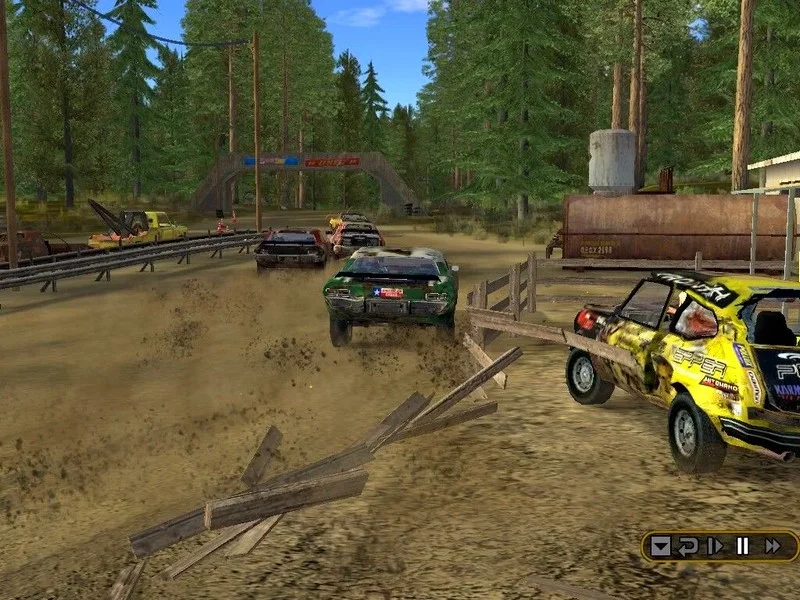800x600 pixels.
Task: Click the slow-motion step-play button
Action: point(715,546)
